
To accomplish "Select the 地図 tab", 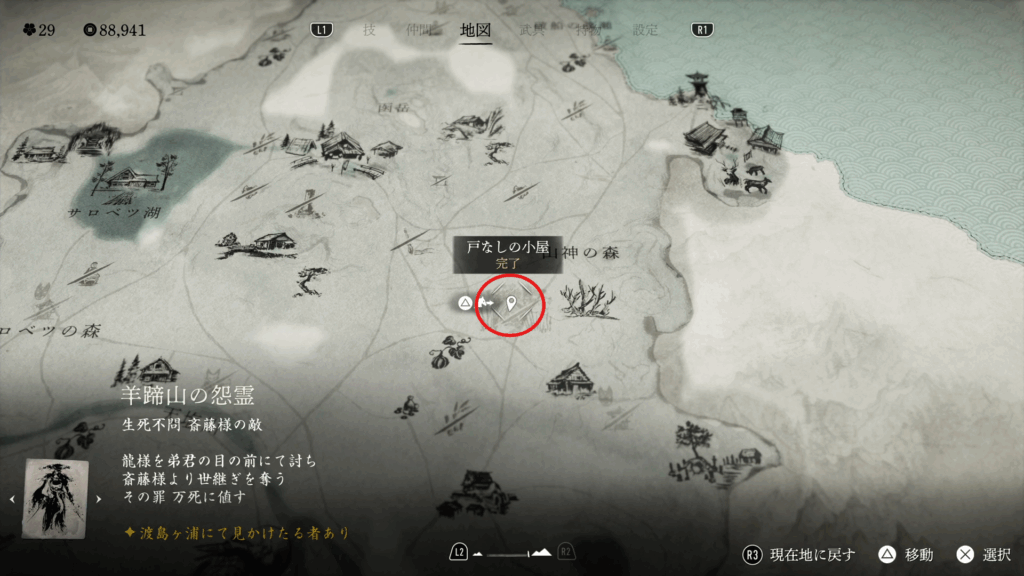I will tap(475, 29).
